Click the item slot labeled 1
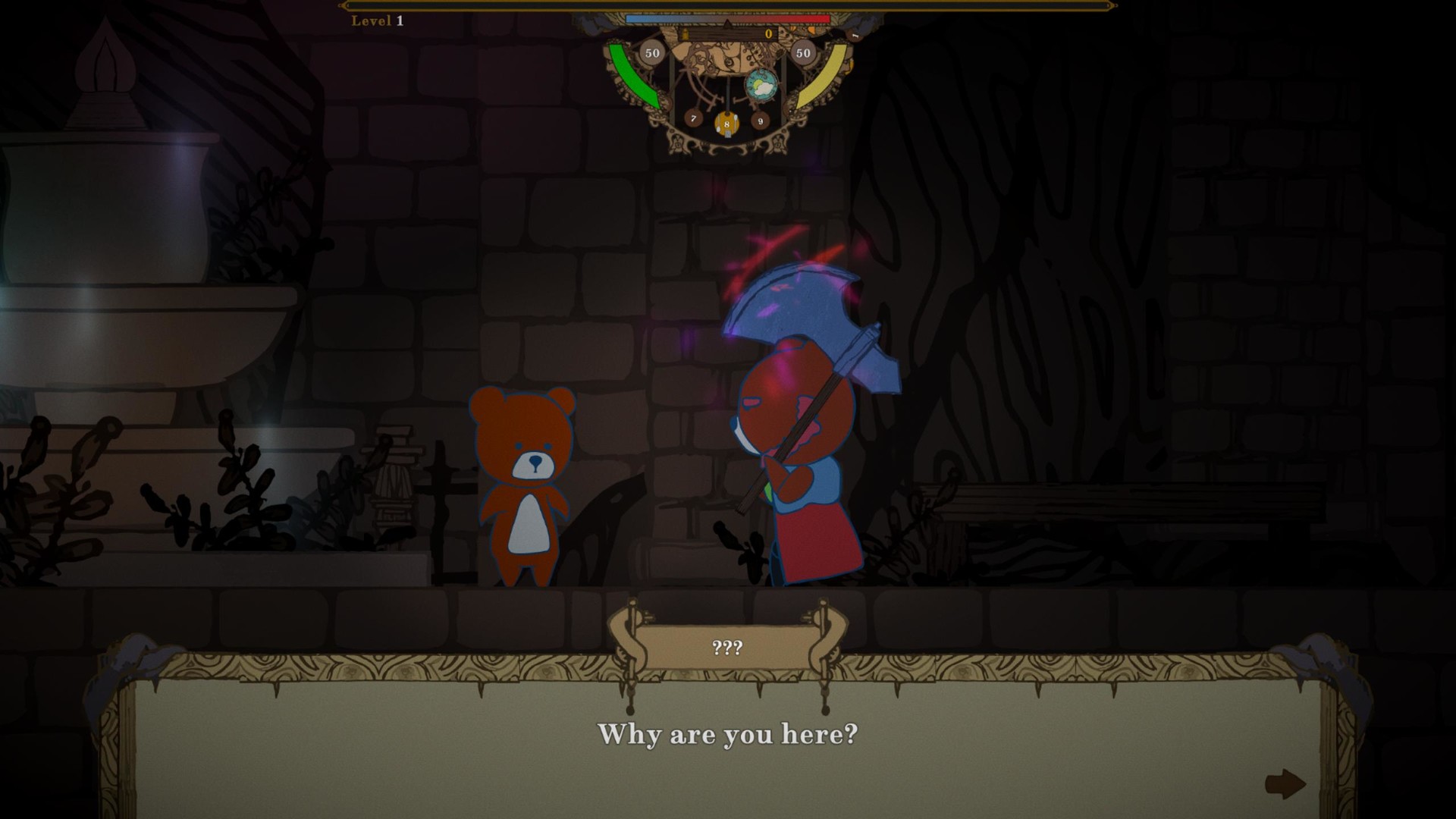 [855, 35]
